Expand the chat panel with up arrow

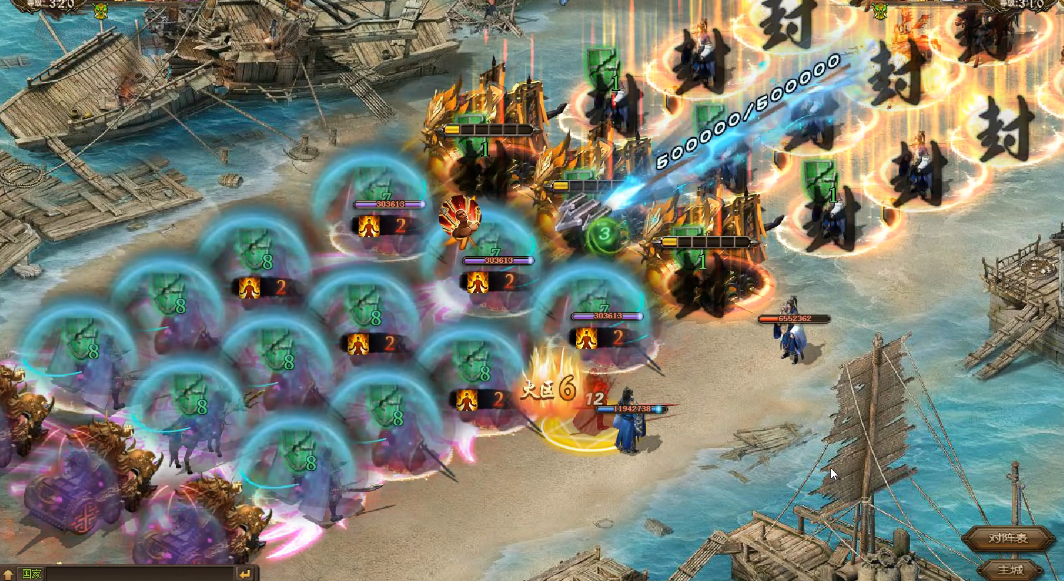[x=8, y=574]
